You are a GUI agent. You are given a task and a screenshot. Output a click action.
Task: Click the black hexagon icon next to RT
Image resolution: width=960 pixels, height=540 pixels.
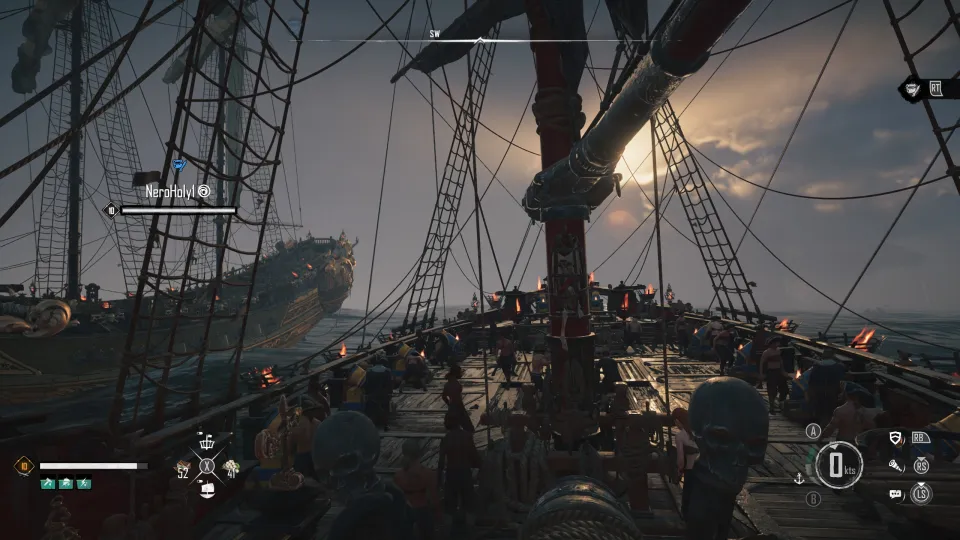[x=913, y=88]
